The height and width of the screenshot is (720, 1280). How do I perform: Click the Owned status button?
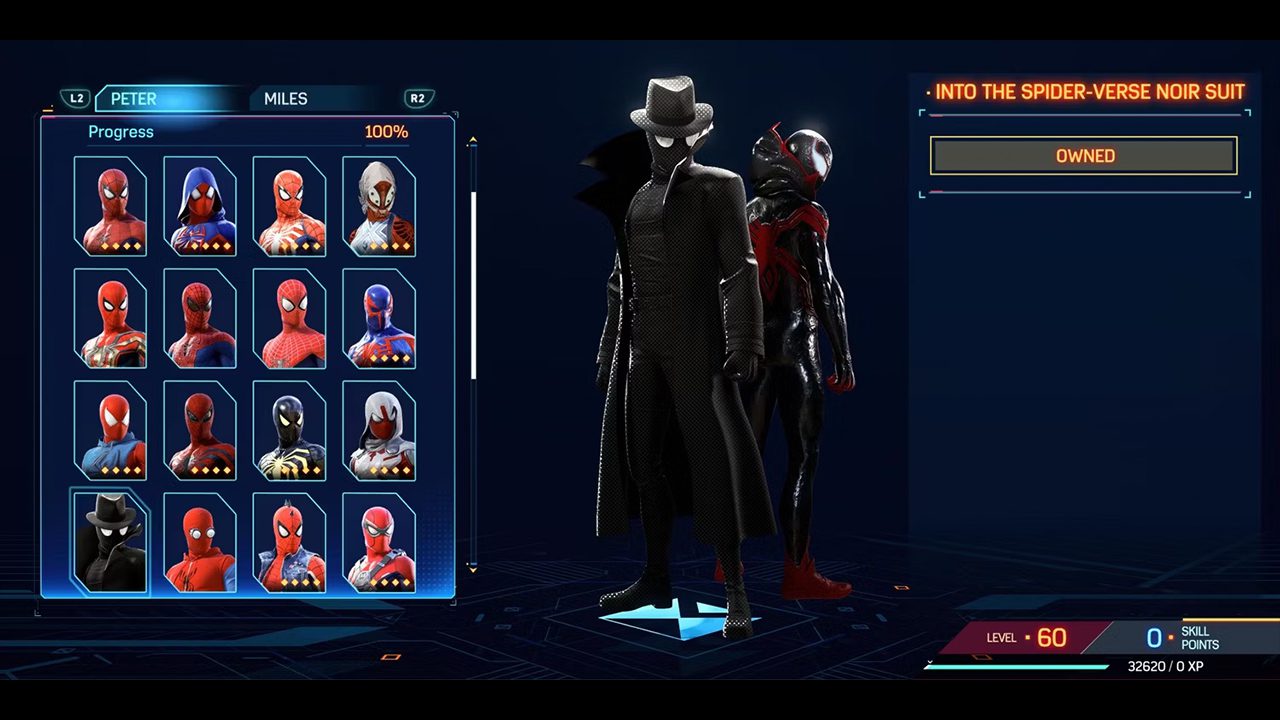1084,156
